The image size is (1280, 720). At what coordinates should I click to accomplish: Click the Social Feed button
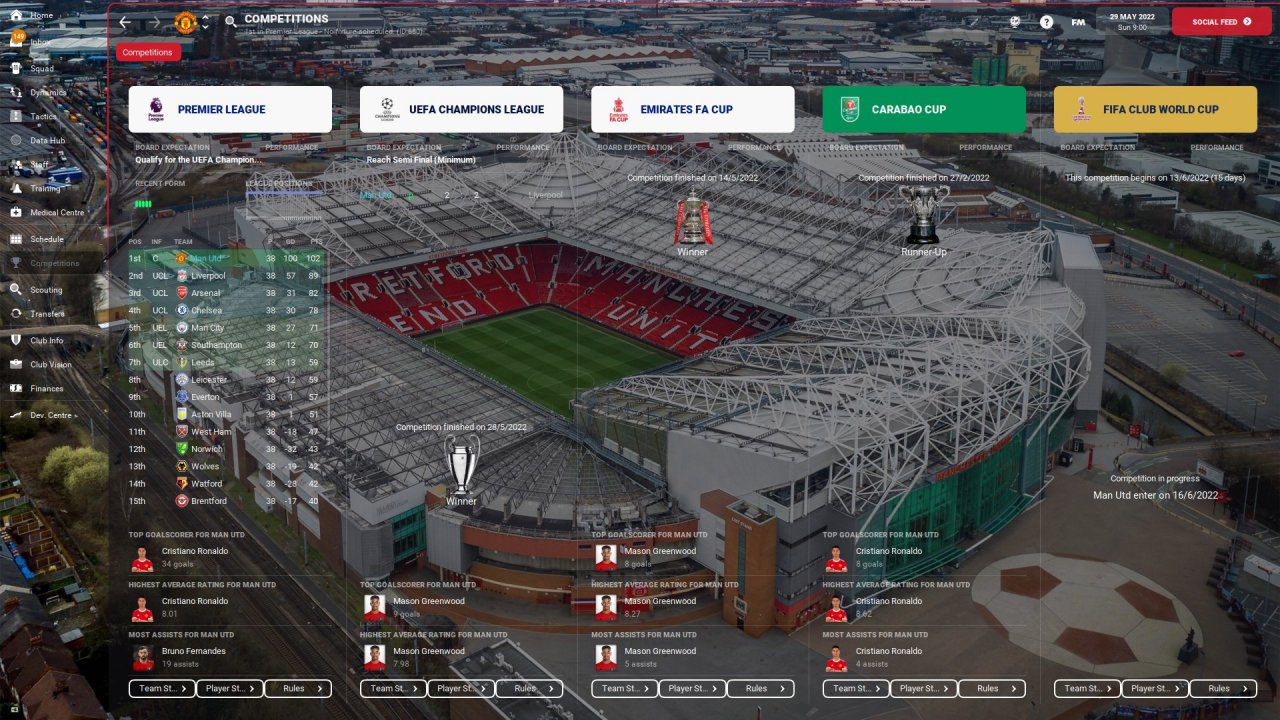(1221, 21)
